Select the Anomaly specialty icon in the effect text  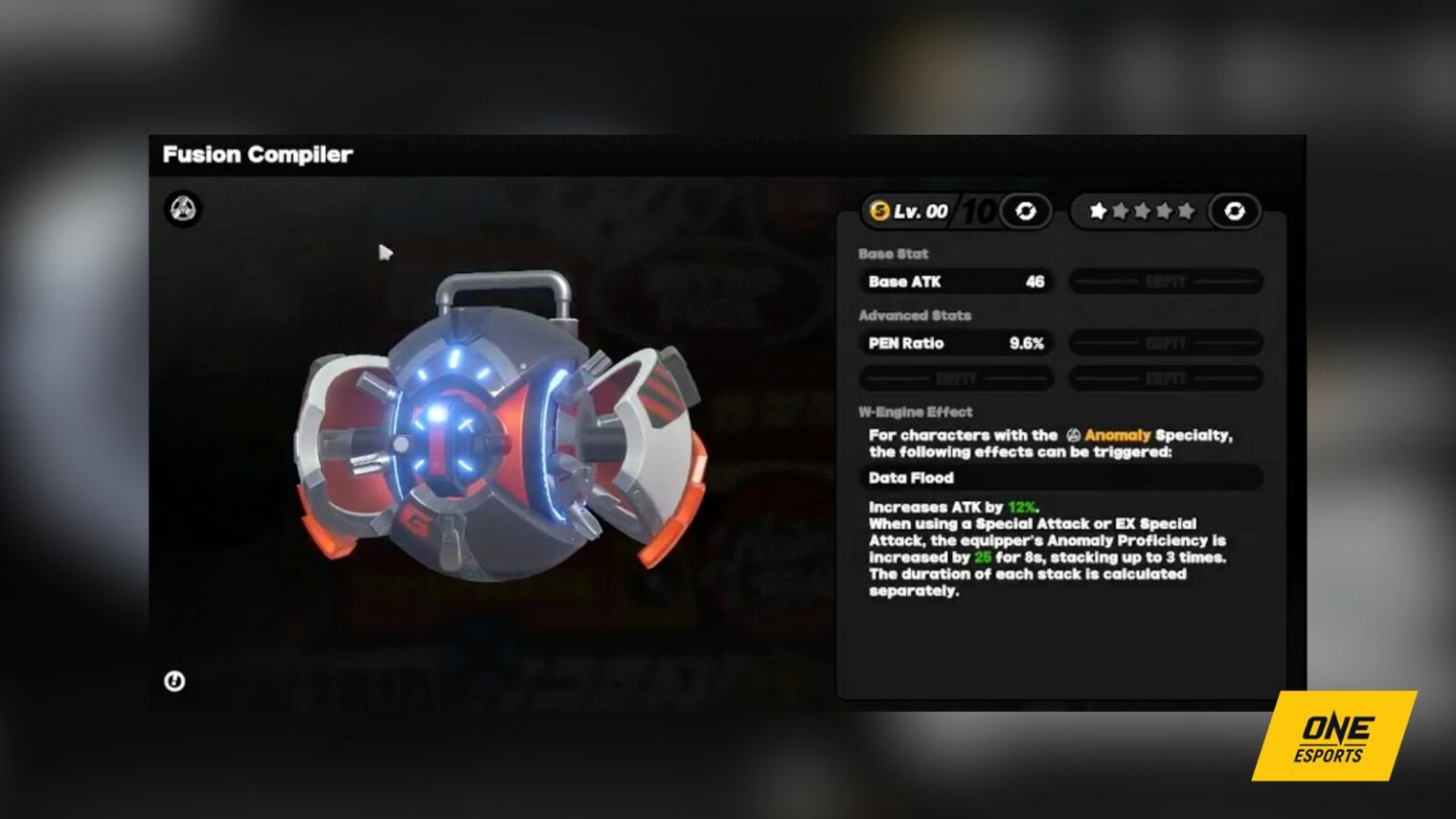click(x=1072, y=434)
